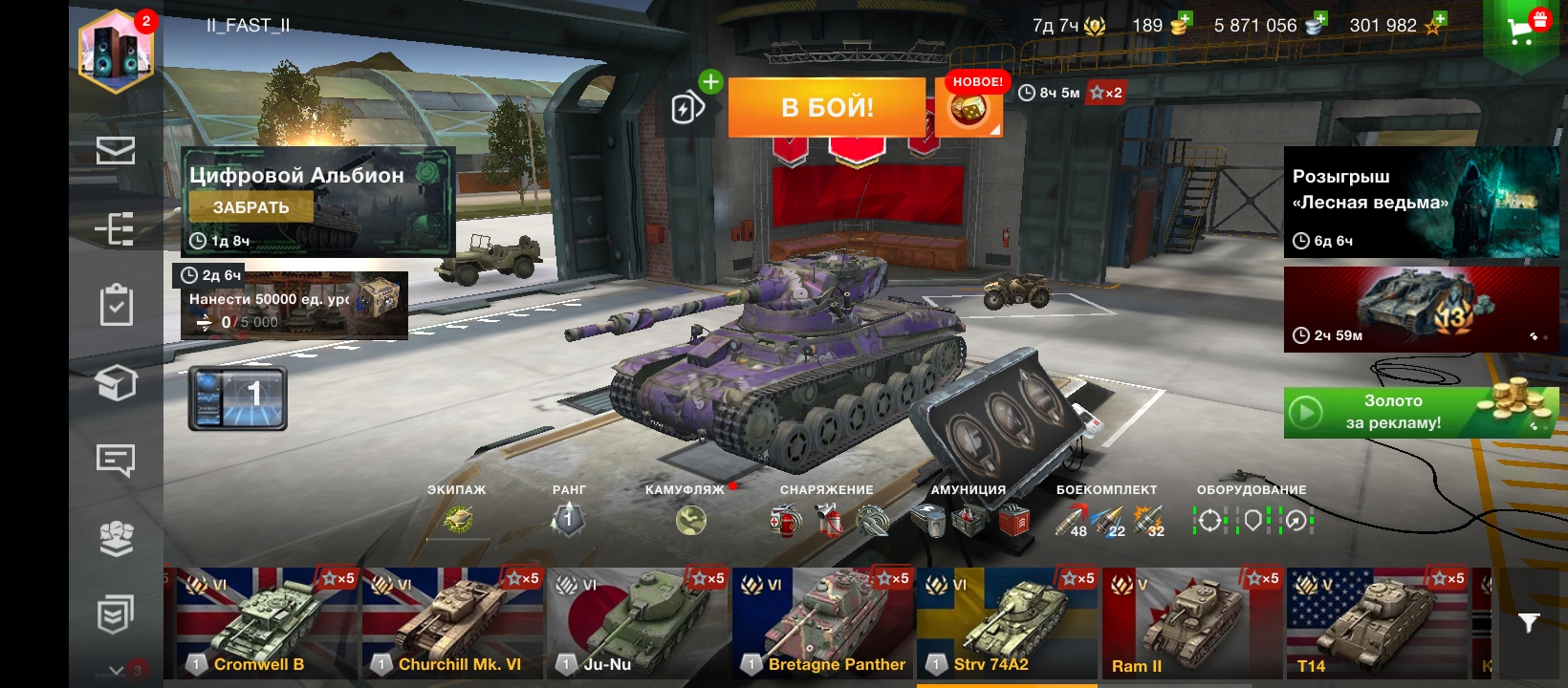Choose the T14 tank
Screen dimensions: 1568x688
(x=1377, y=623)
